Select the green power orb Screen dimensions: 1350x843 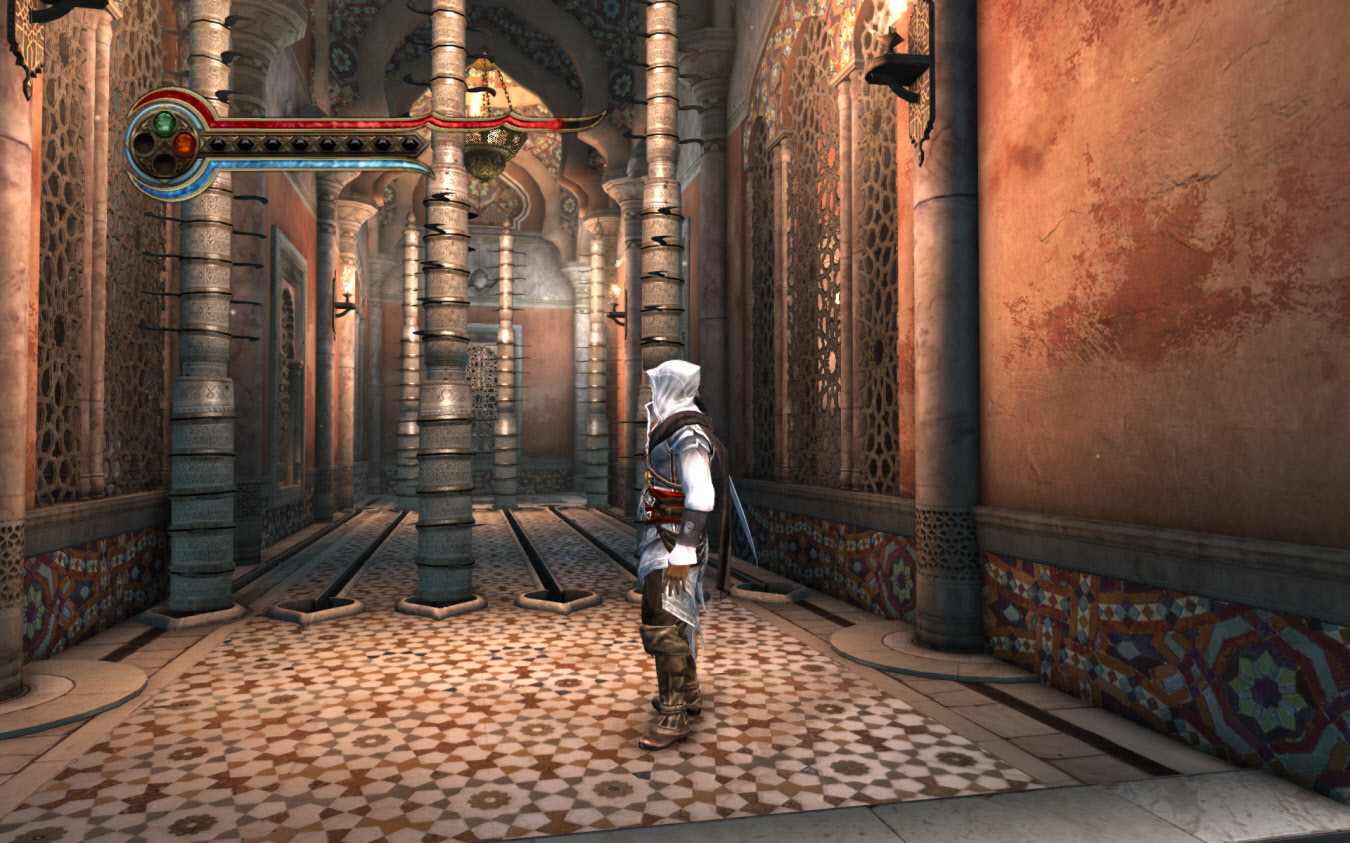[x=164, y=123]
